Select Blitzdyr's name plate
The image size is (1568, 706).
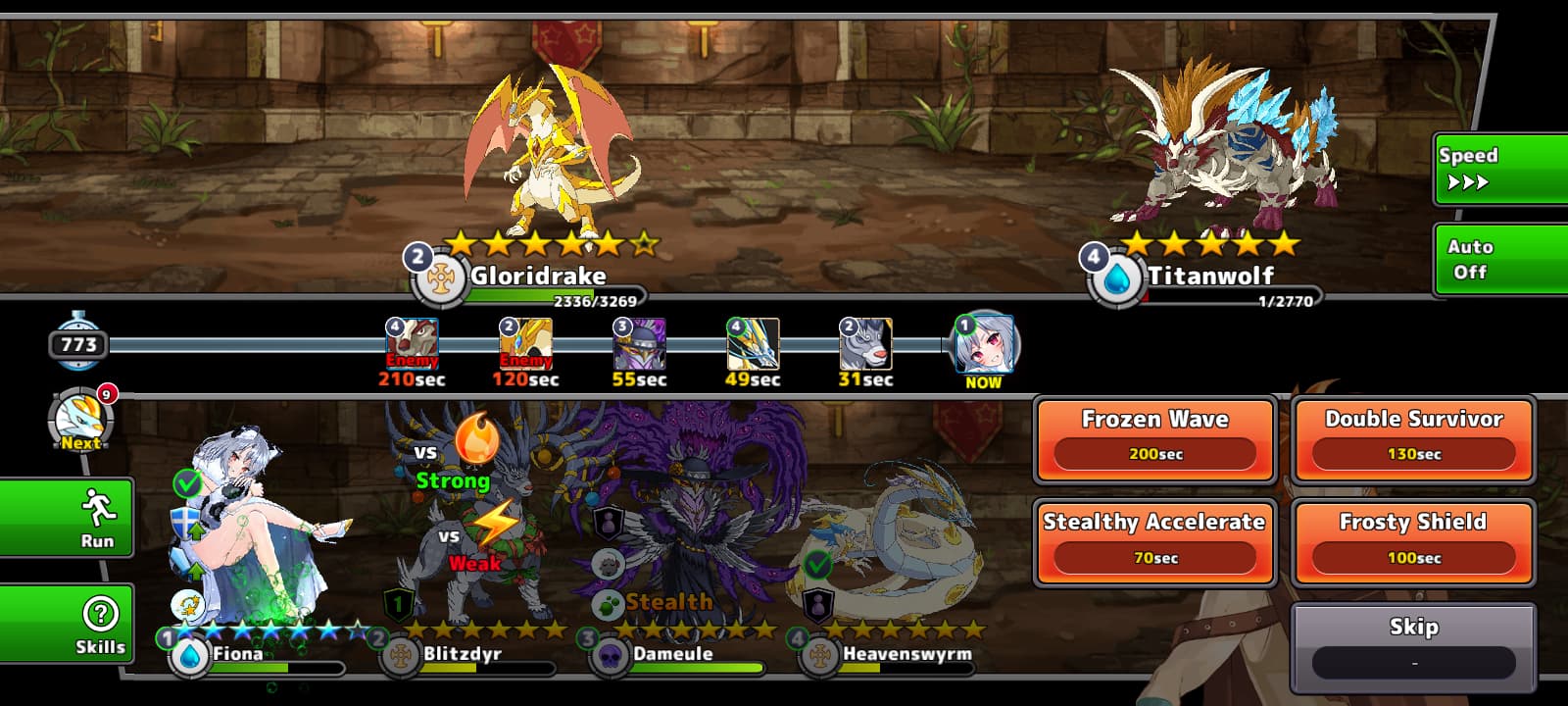coord(462,654)
